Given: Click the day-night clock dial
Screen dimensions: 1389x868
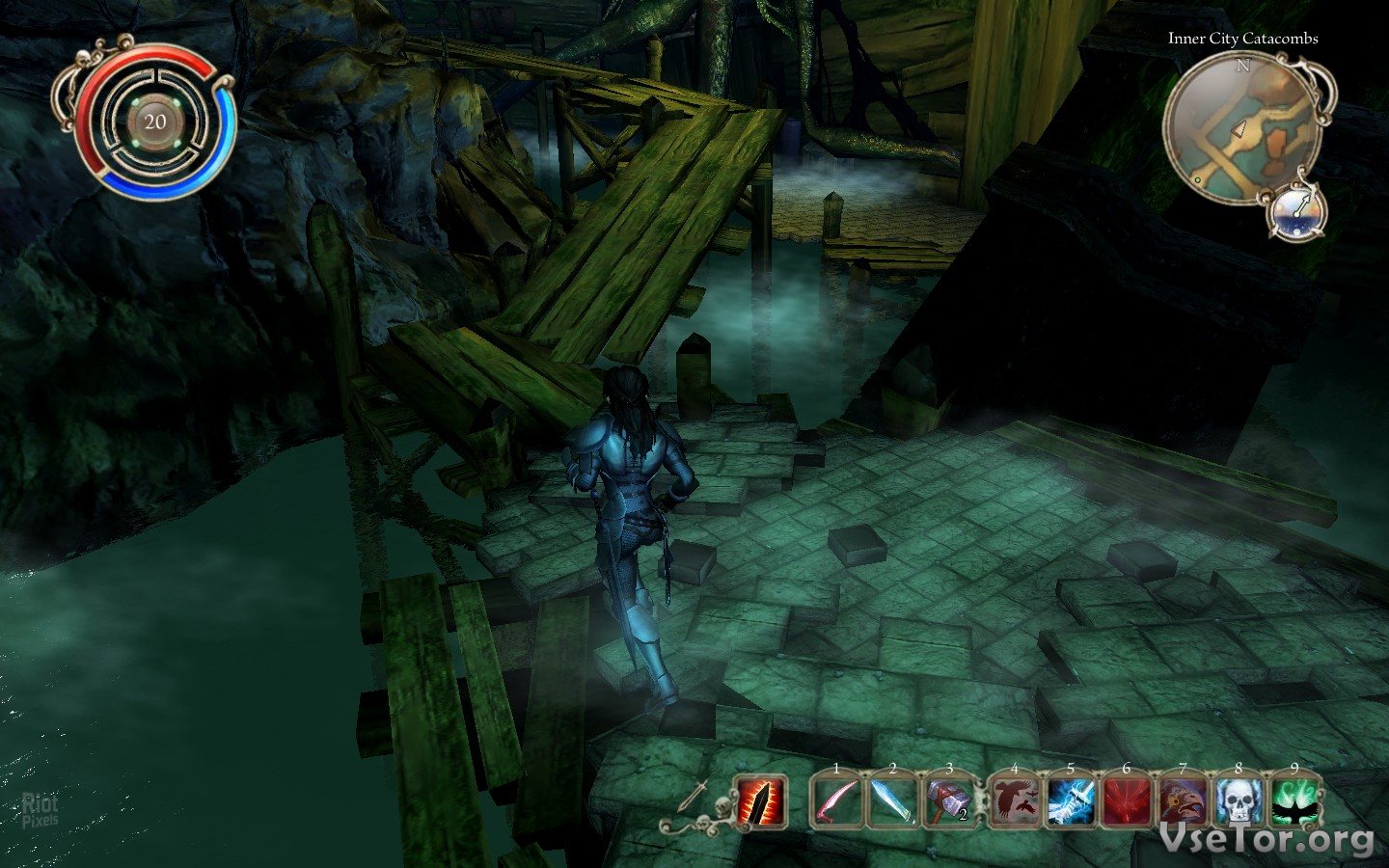Looking at the screenshot, I should pyautogui.click(x=1298, y=209).
